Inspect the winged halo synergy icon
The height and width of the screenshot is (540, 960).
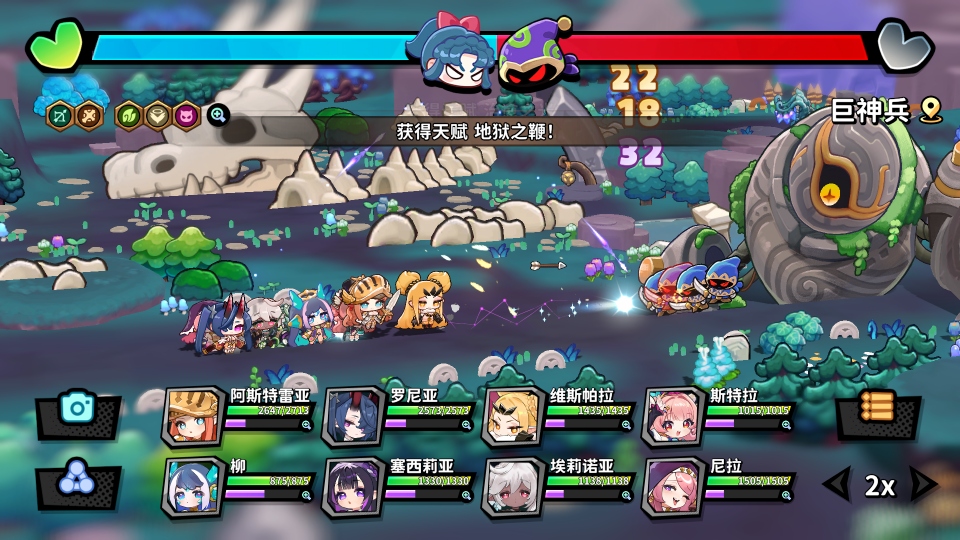coord(157,115)
